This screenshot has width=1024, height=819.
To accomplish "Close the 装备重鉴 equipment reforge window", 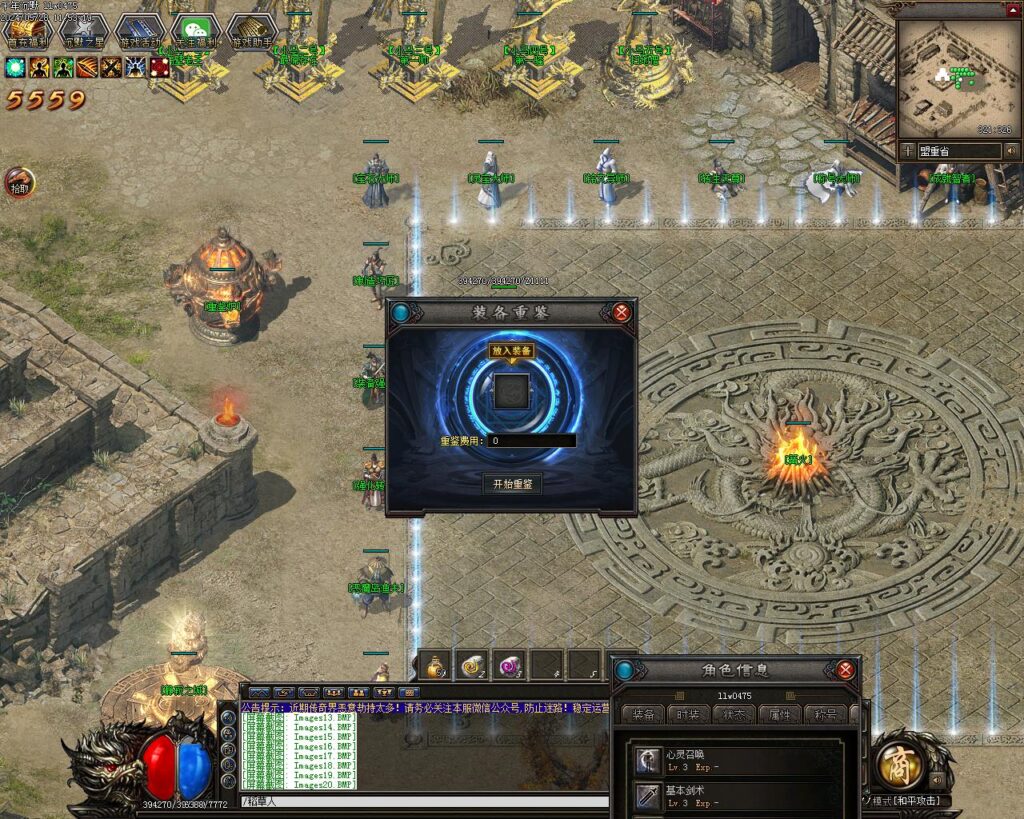I will pyautogui.click(x=622, y=312).
